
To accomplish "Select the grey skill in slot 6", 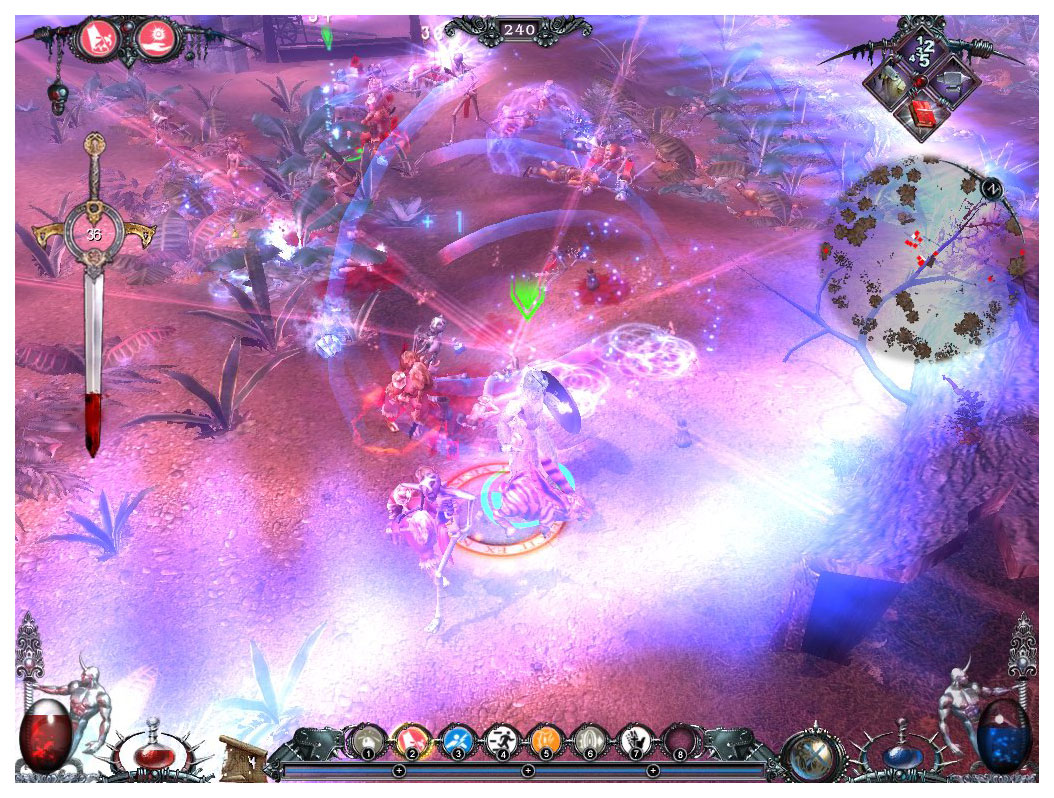I will 588,741.
